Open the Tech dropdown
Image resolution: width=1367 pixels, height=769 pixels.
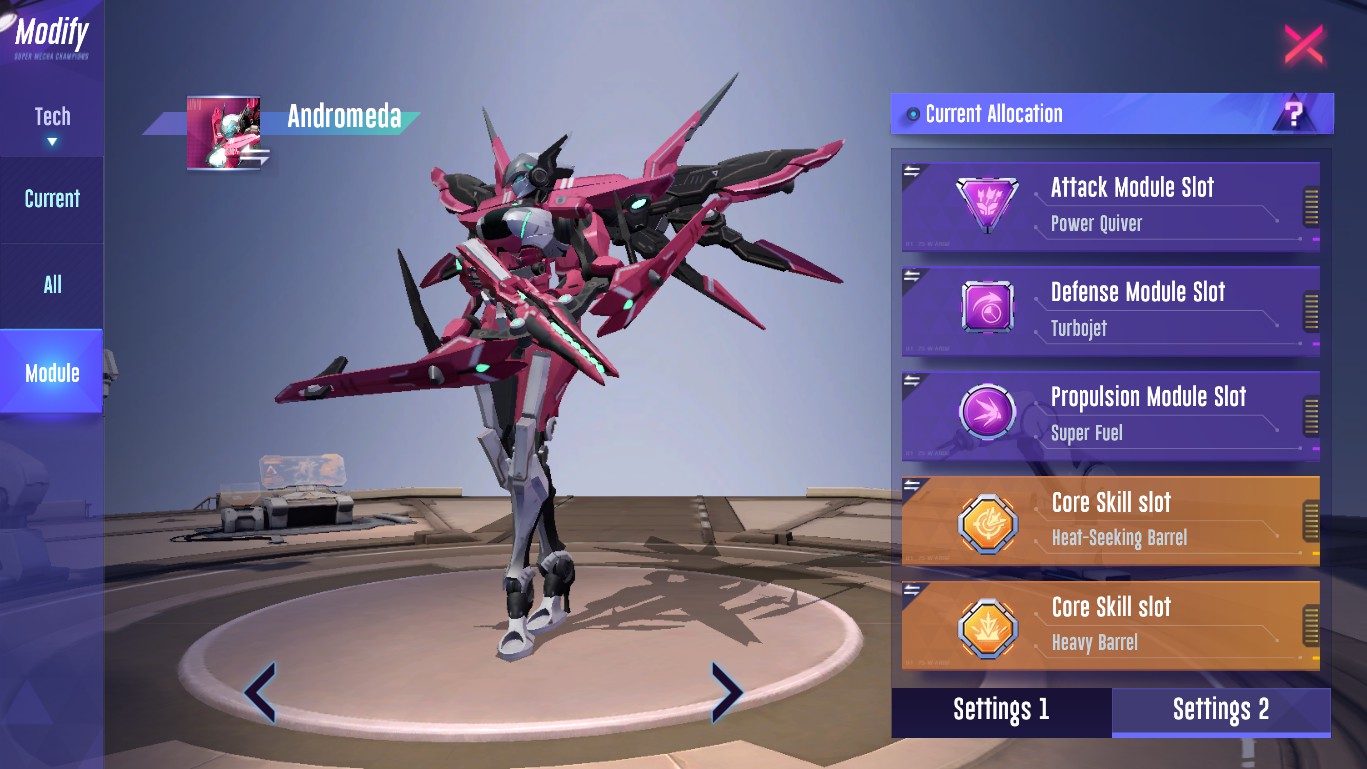(52, 124)
